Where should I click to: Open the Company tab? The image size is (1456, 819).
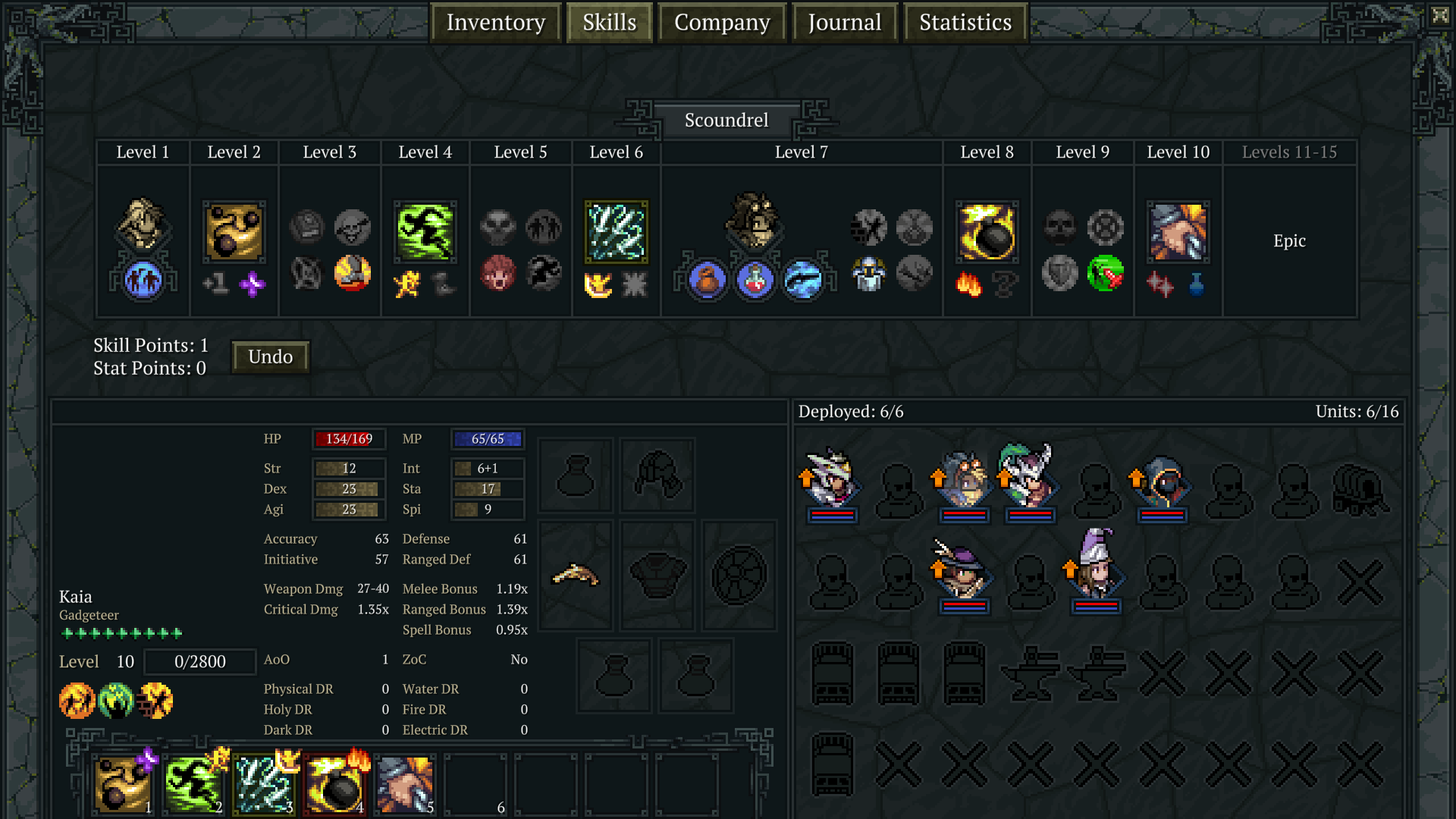pyautogui.click(x=721, y=22)
